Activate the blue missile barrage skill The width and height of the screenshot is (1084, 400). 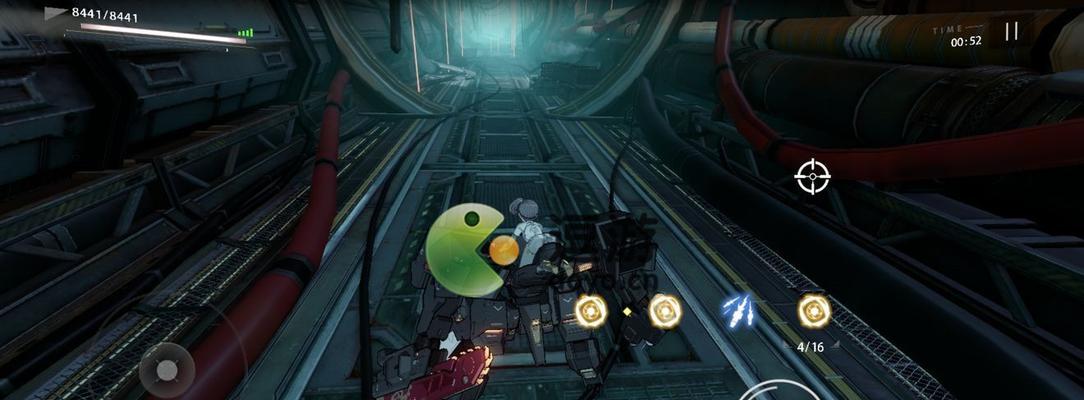click(x=738, y=310)
